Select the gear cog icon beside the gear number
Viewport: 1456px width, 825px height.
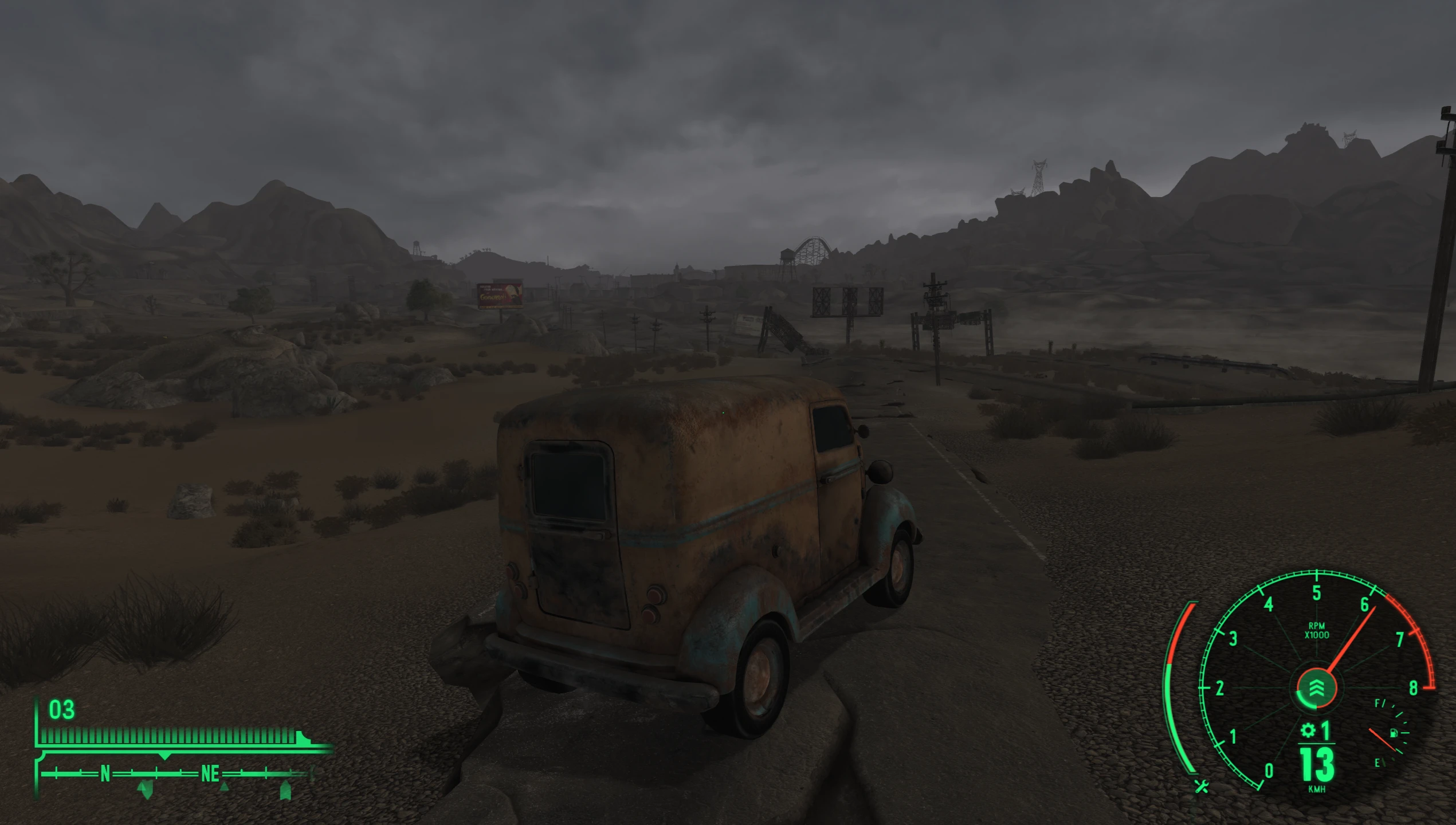coord(1309,731)
